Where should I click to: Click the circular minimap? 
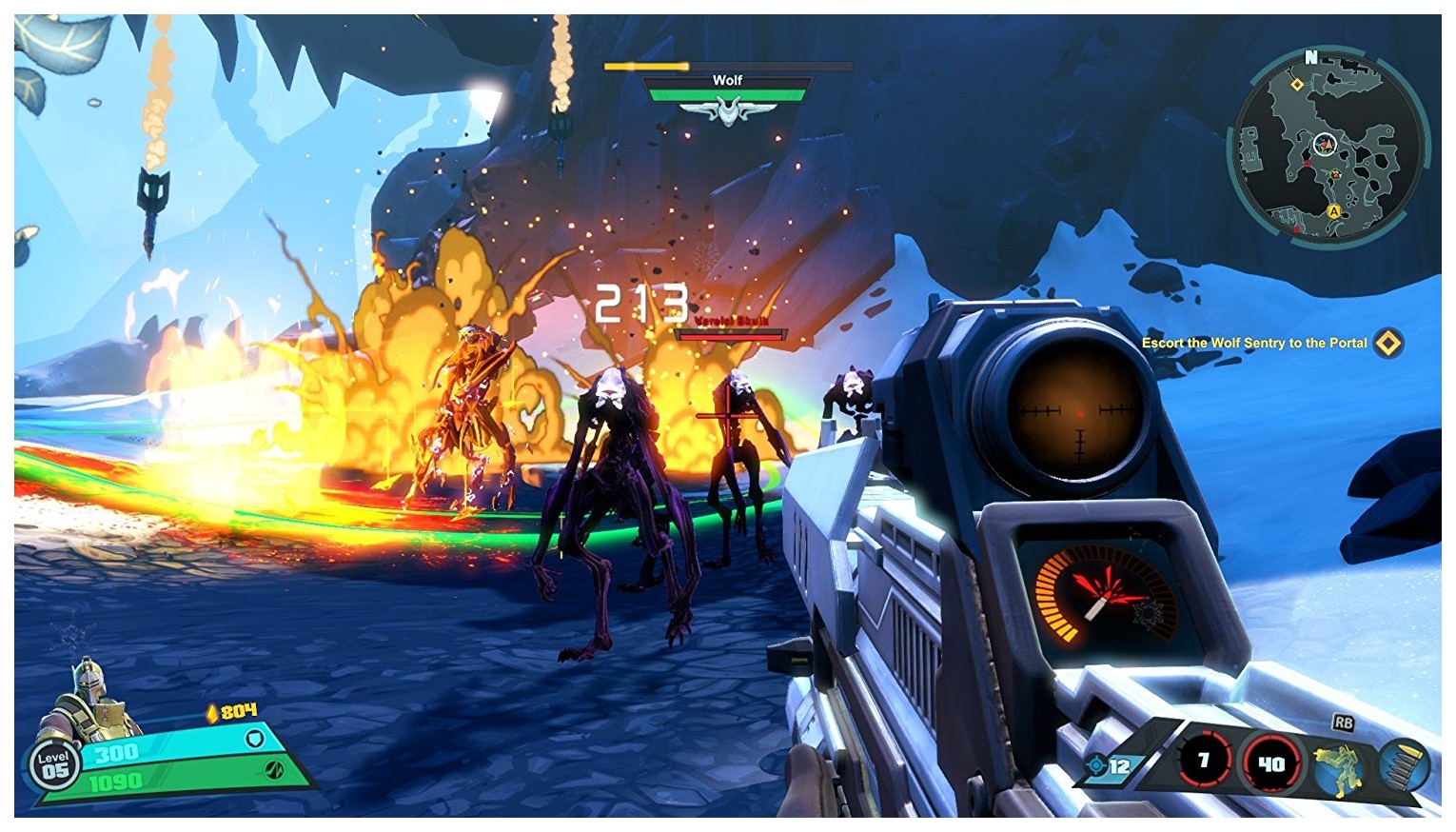coord(1329,146)
